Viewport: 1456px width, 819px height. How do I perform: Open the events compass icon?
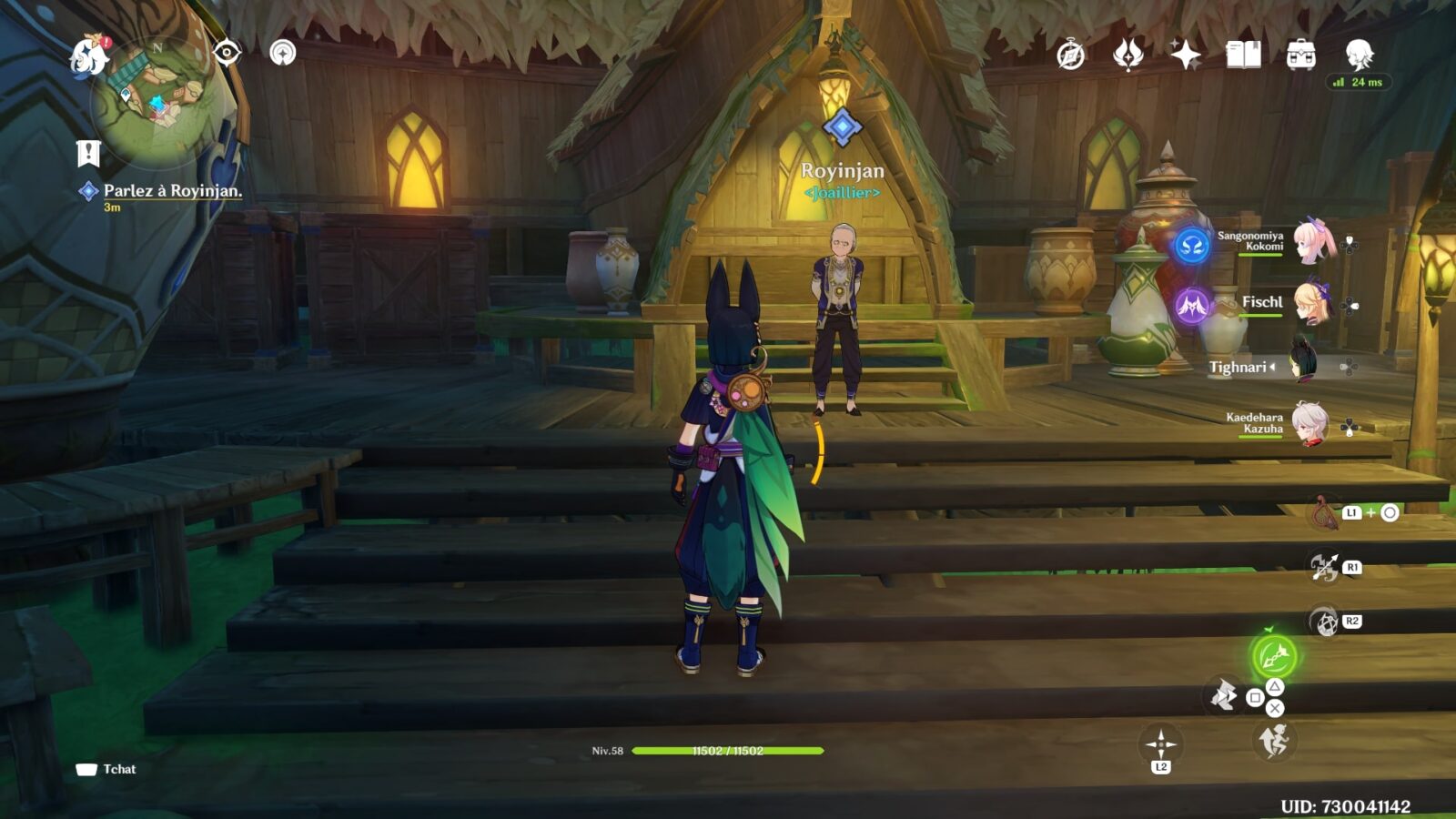pos(1071,56)
